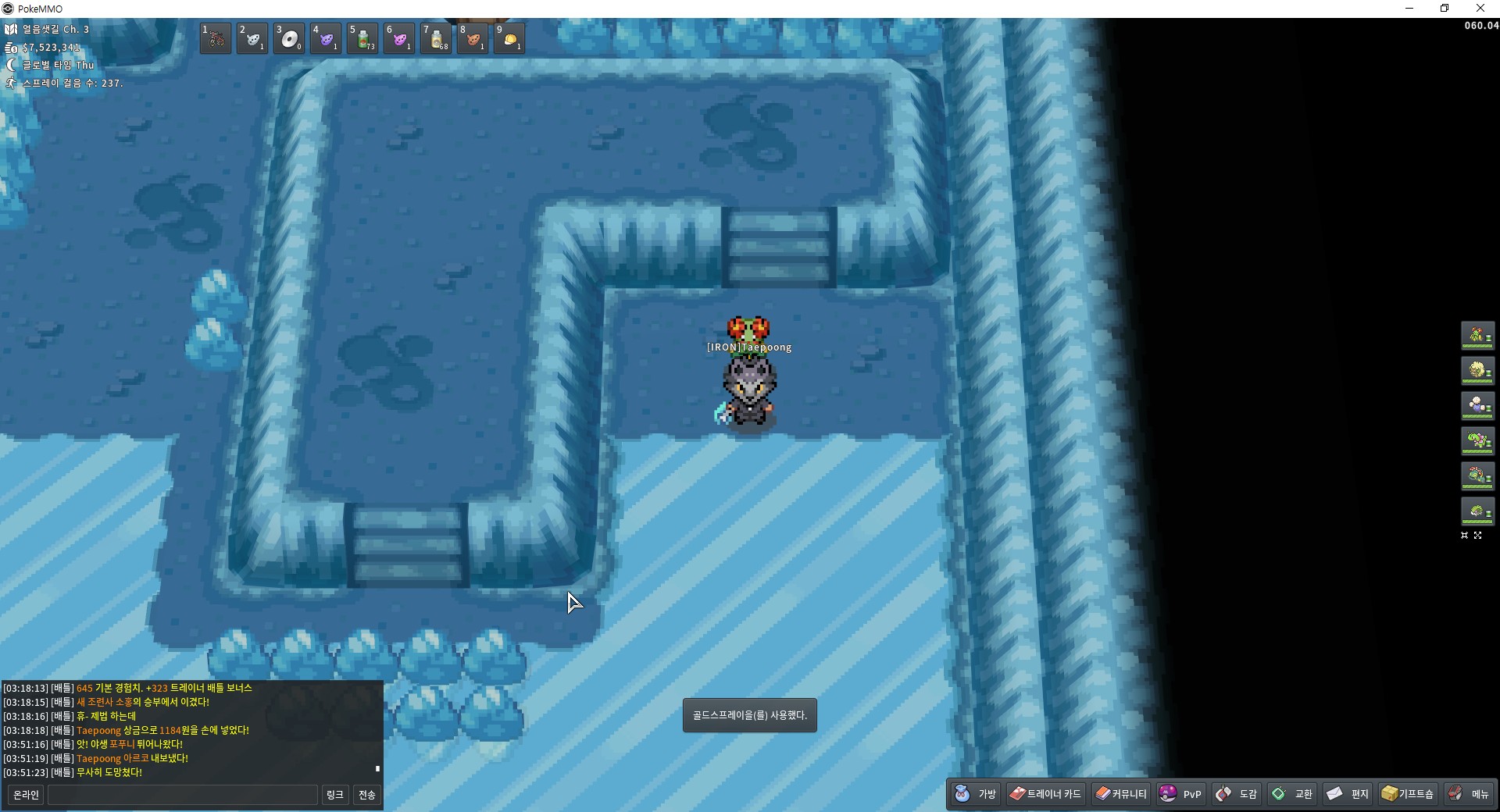Select the Whimsicott party slot
This screenshot has height=812, width=1500.
click(1477, 371)
